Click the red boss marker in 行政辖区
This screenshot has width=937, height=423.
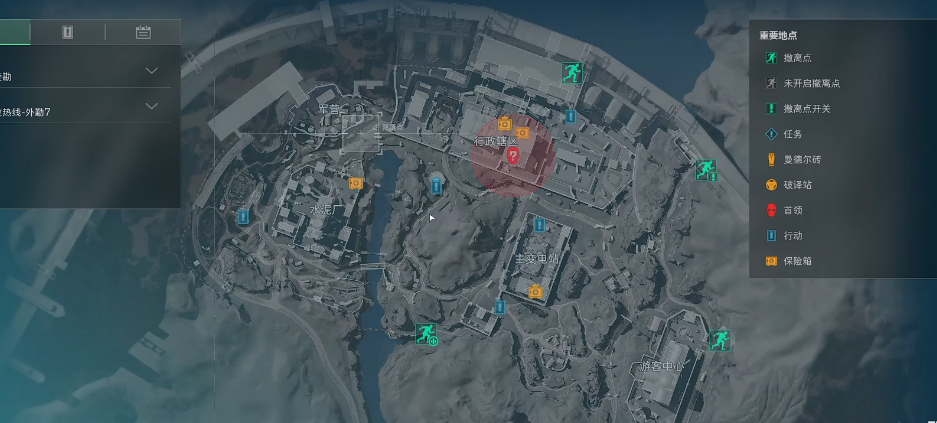[x=513, y=156]
